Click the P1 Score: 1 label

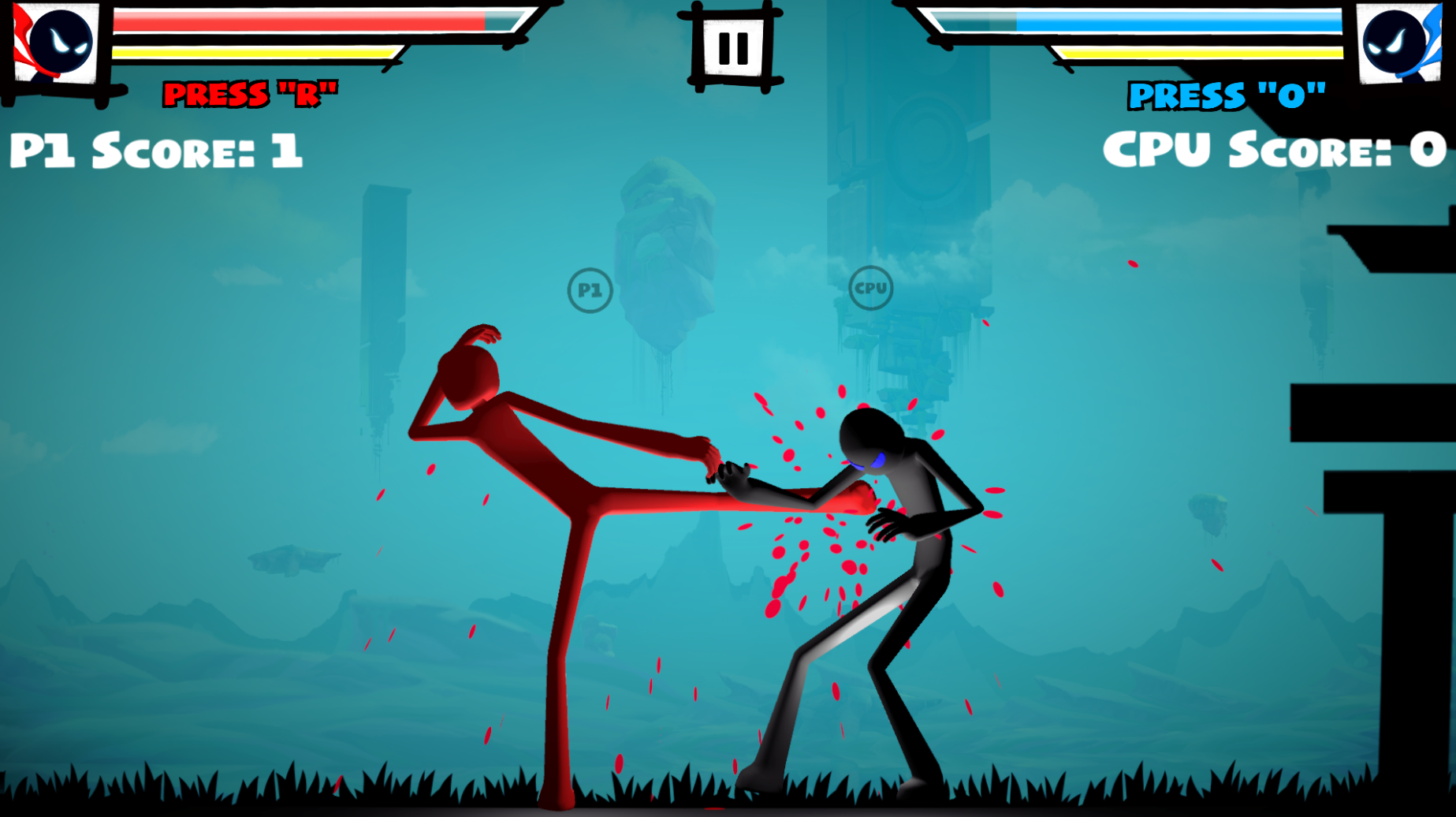tap(155, 150)
